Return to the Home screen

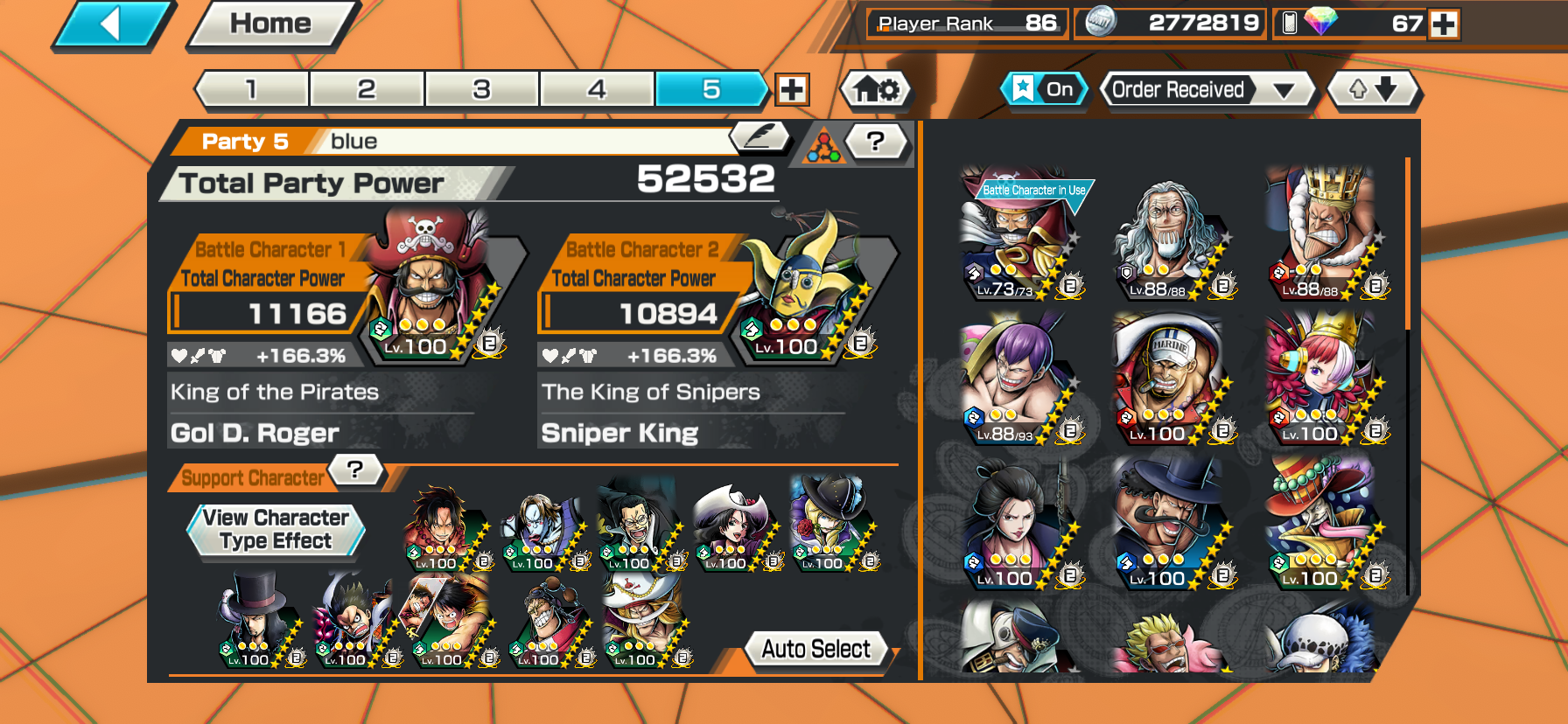[270, 24]
